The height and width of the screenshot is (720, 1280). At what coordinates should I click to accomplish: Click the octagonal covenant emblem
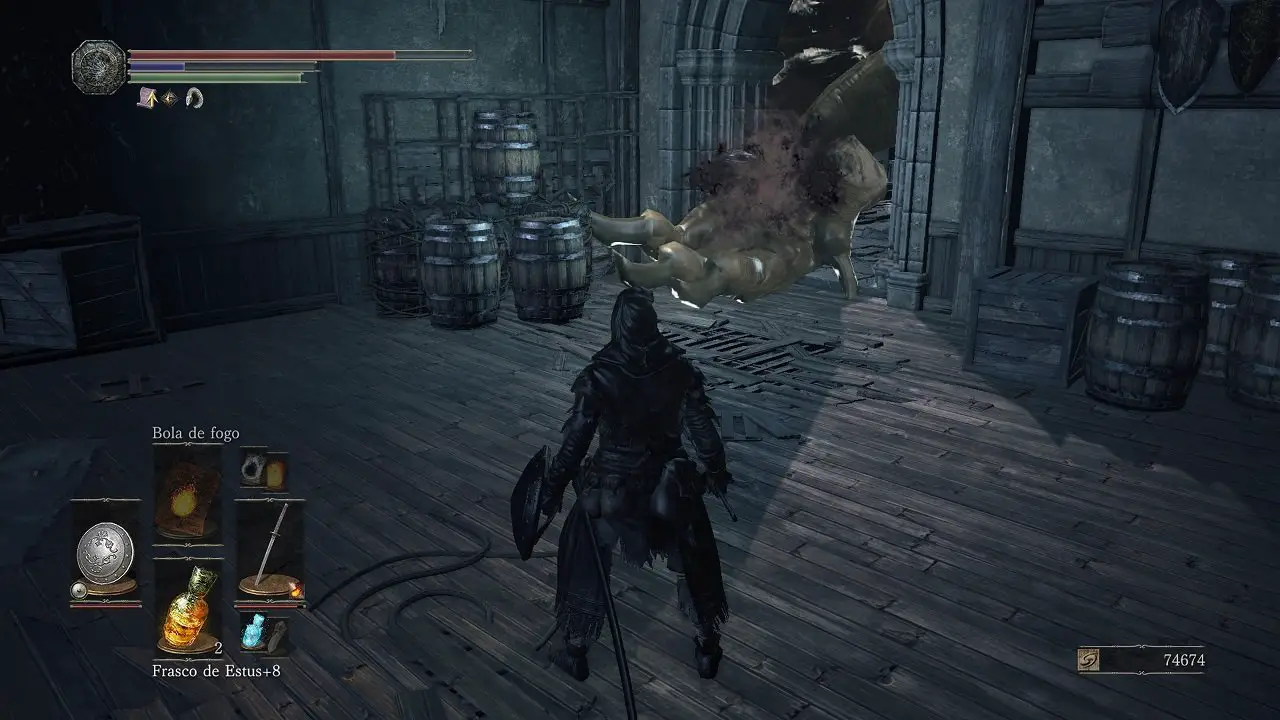tap(99, 67)
